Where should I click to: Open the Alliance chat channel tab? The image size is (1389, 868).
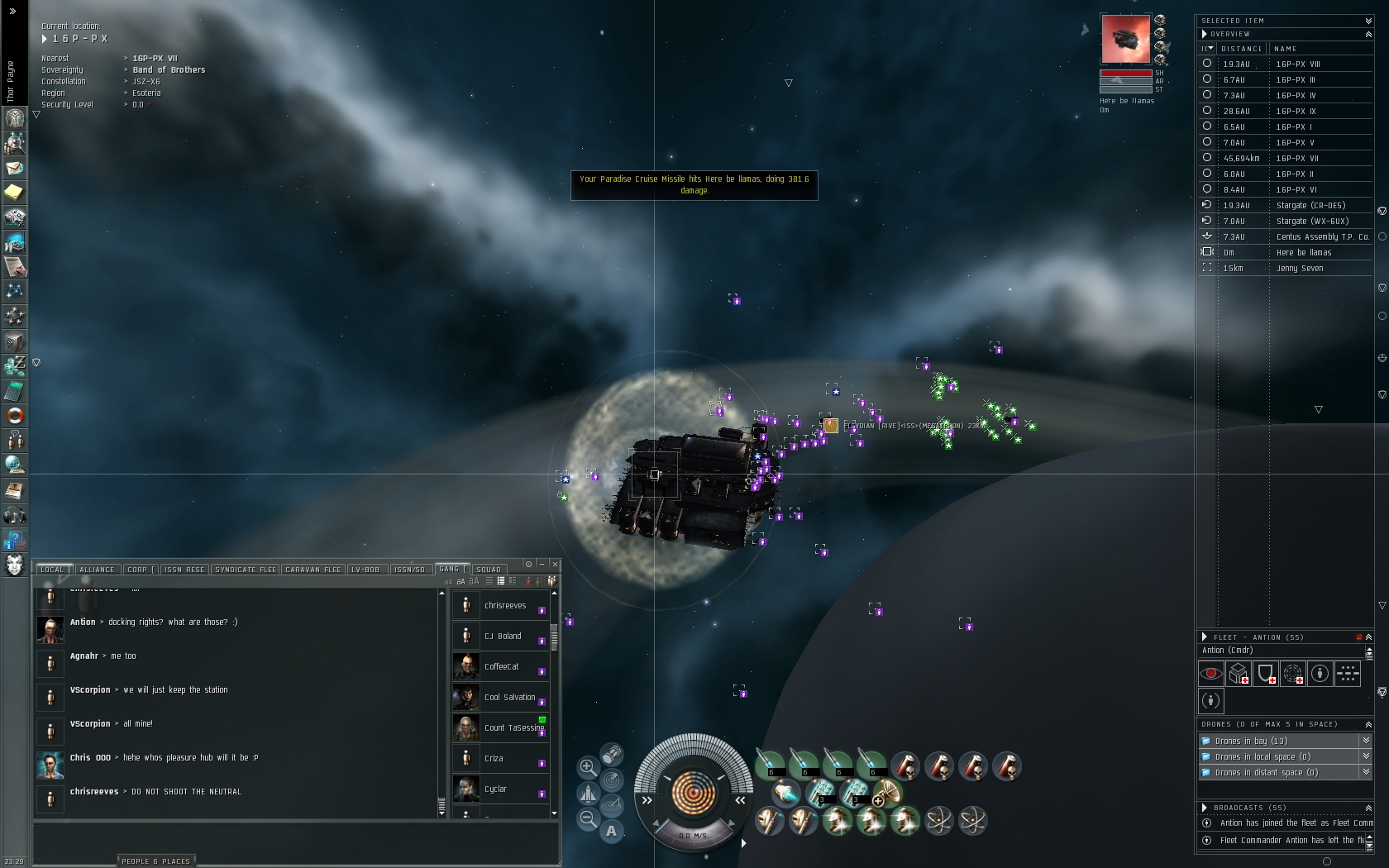tap(97, 570)
